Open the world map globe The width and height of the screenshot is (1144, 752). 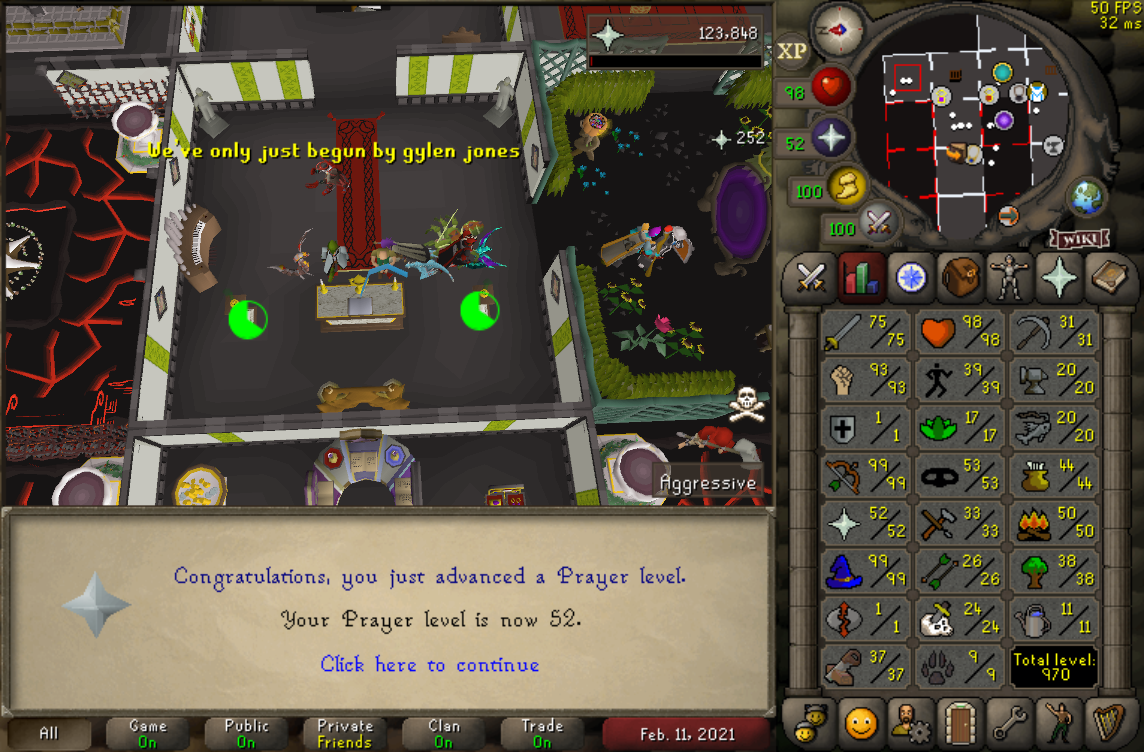1087,197
